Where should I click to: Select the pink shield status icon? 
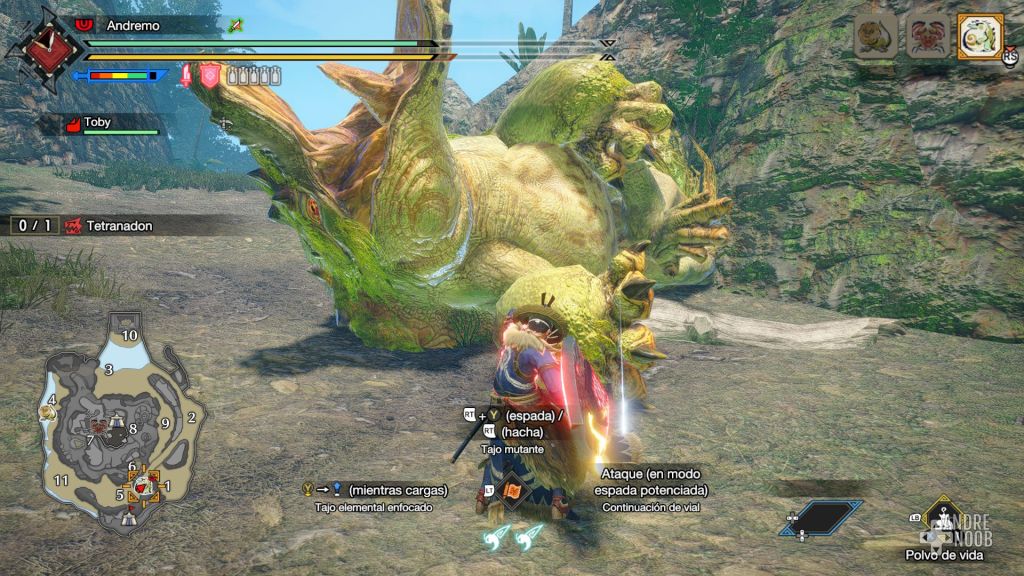tap(210, 74)
